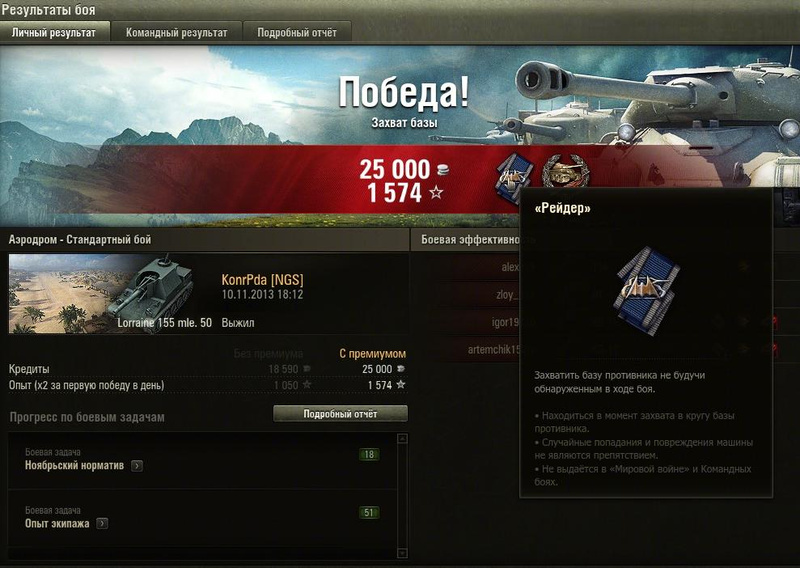Screen dimensions: 800x568
Task: Select the Личный результат tab
Action: (54, 32)
